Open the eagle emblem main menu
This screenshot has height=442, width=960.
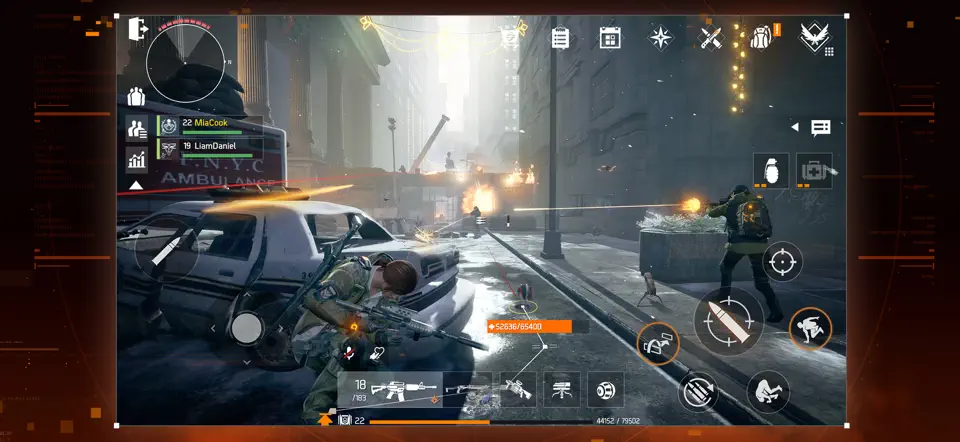coord(812,38)
